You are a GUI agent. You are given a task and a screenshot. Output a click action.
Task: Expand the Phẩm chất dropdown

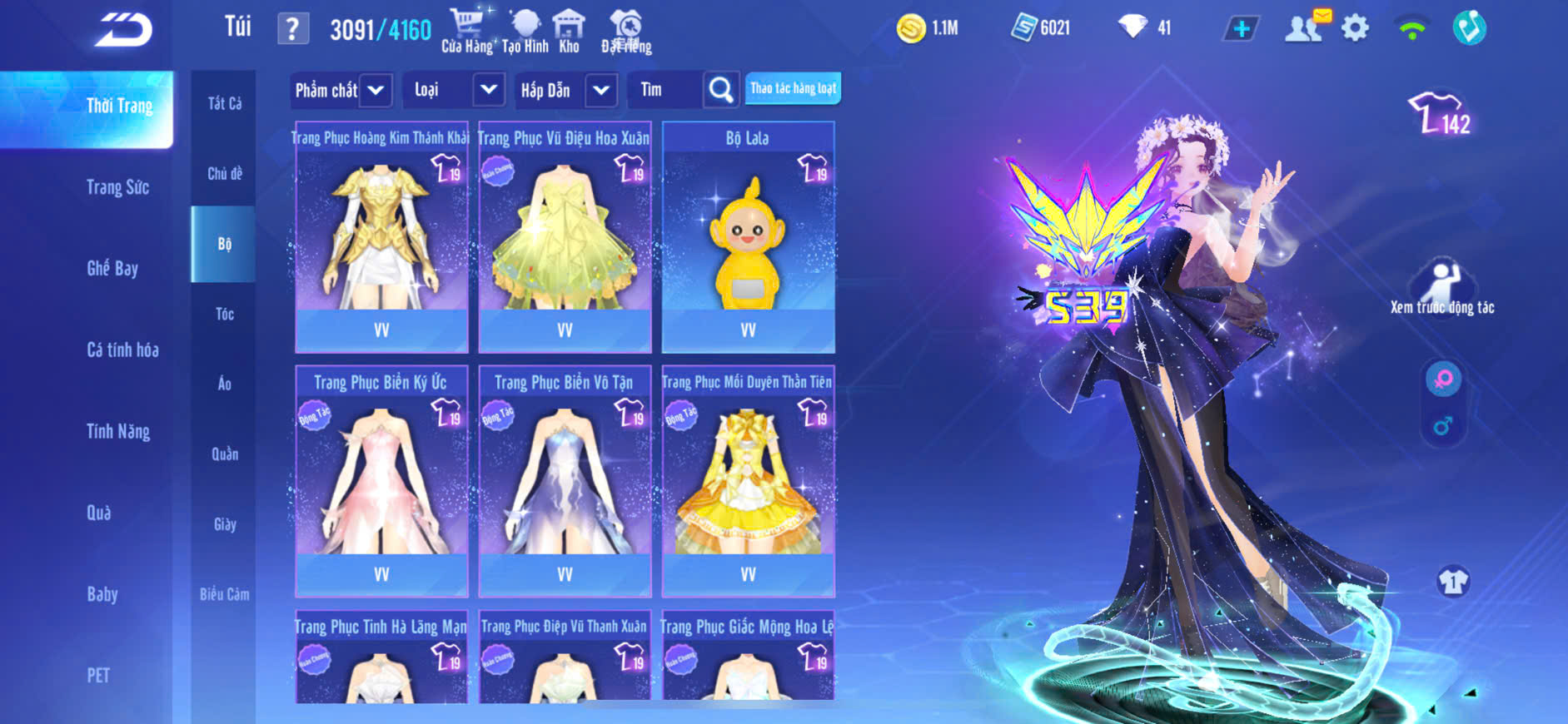point(376,90)
